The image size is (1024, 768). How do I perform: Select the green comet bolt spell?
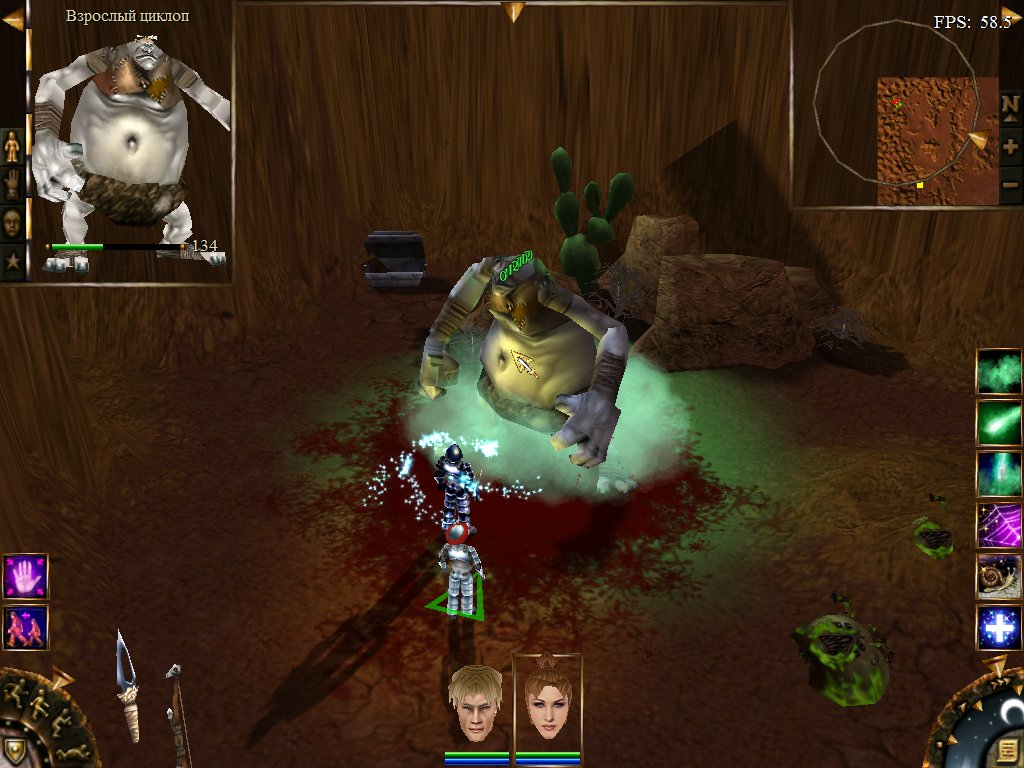999,423
